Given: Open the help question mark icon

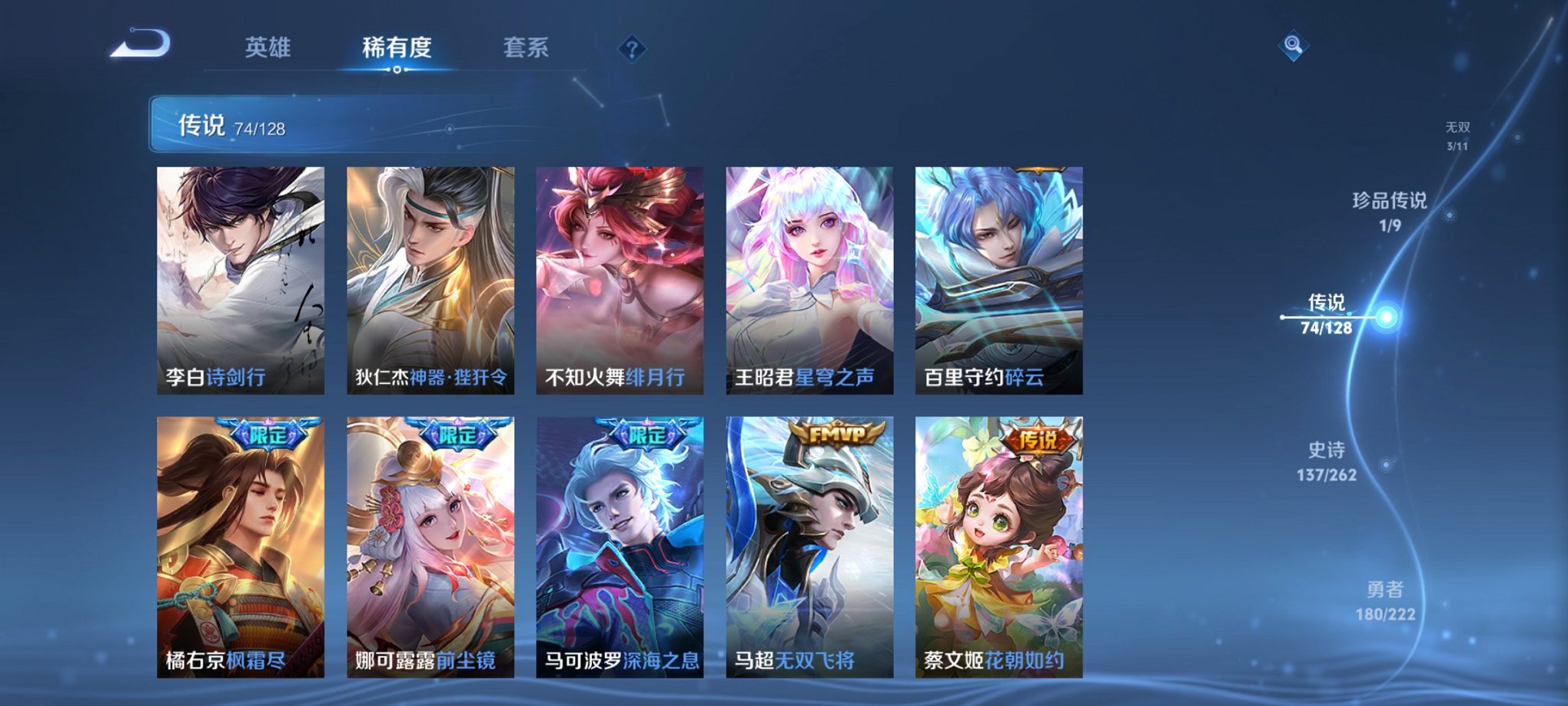Looking at the screenshot, I should pyautogui.click(x=631, y=50).
